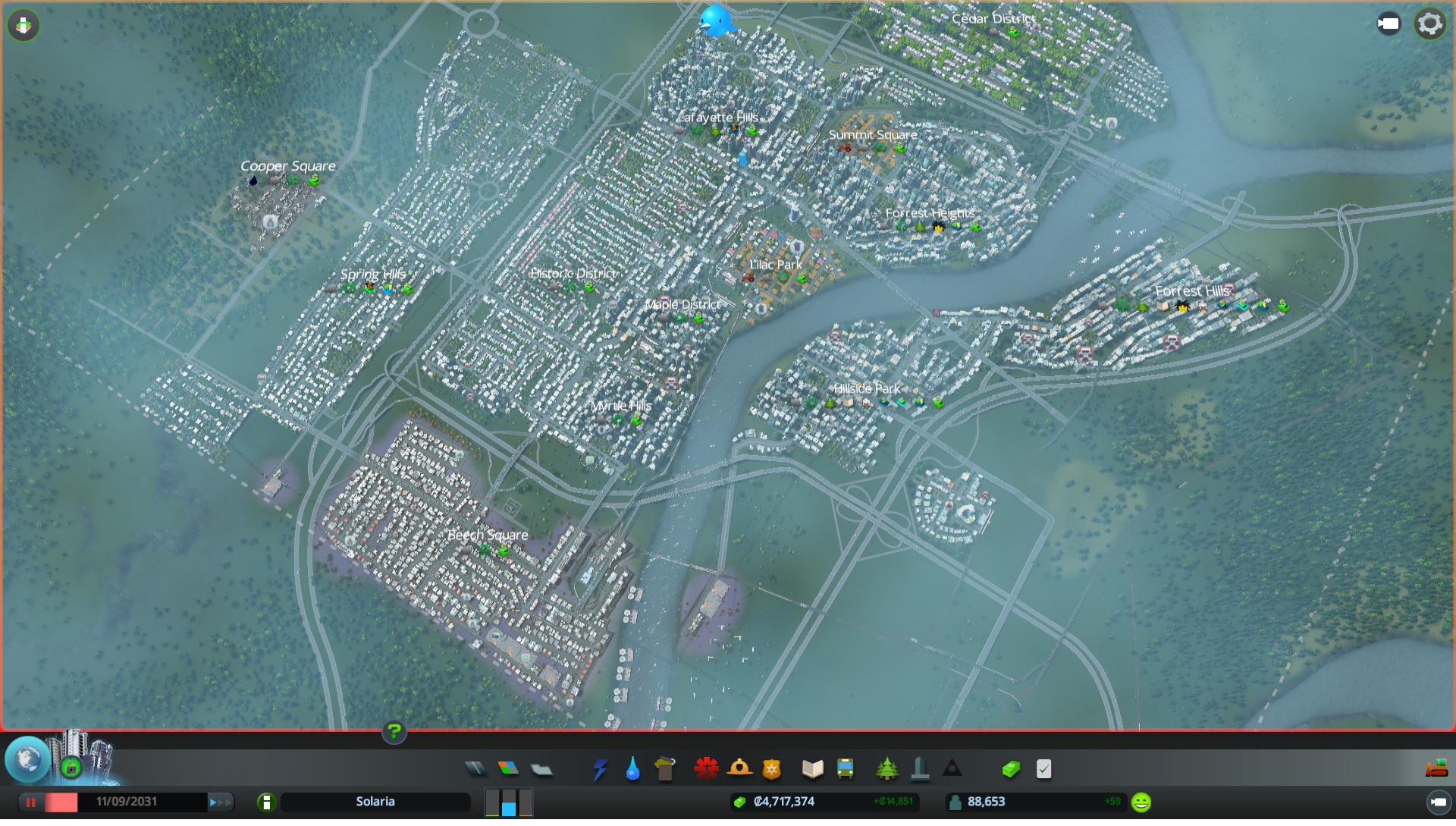Open the Fire Department helmet menu
The width and height of the screenshot is (1456, 826).
coord(739,769)
